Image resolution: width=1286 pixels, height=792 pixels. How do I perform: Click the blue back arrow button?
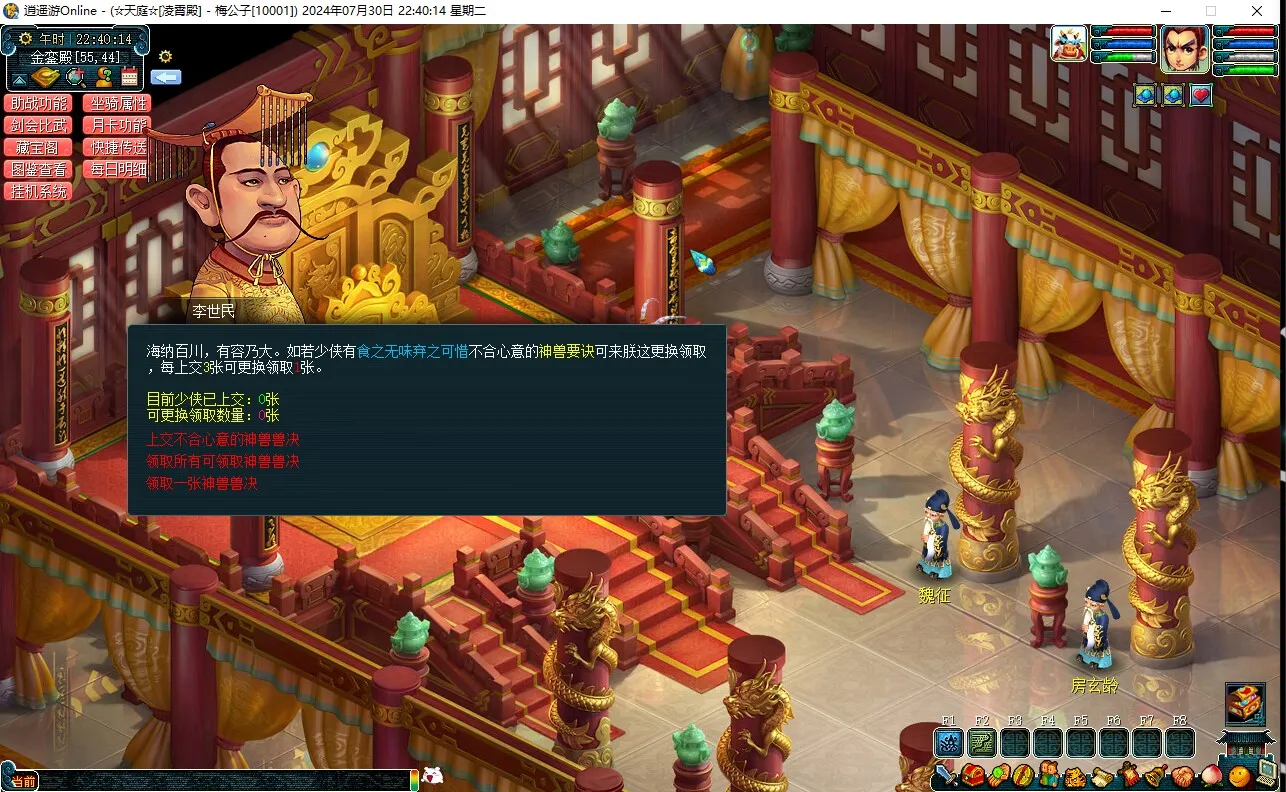click(166, 77)
